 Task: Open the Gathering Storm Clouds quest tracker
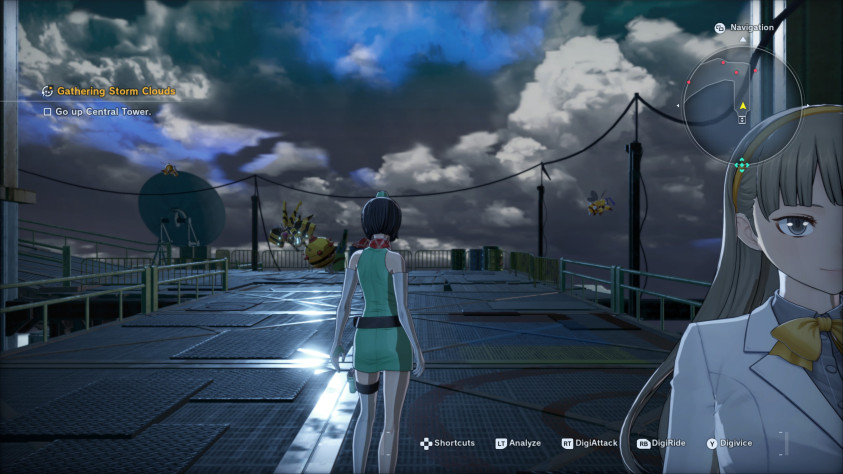[x=115, y=91]
